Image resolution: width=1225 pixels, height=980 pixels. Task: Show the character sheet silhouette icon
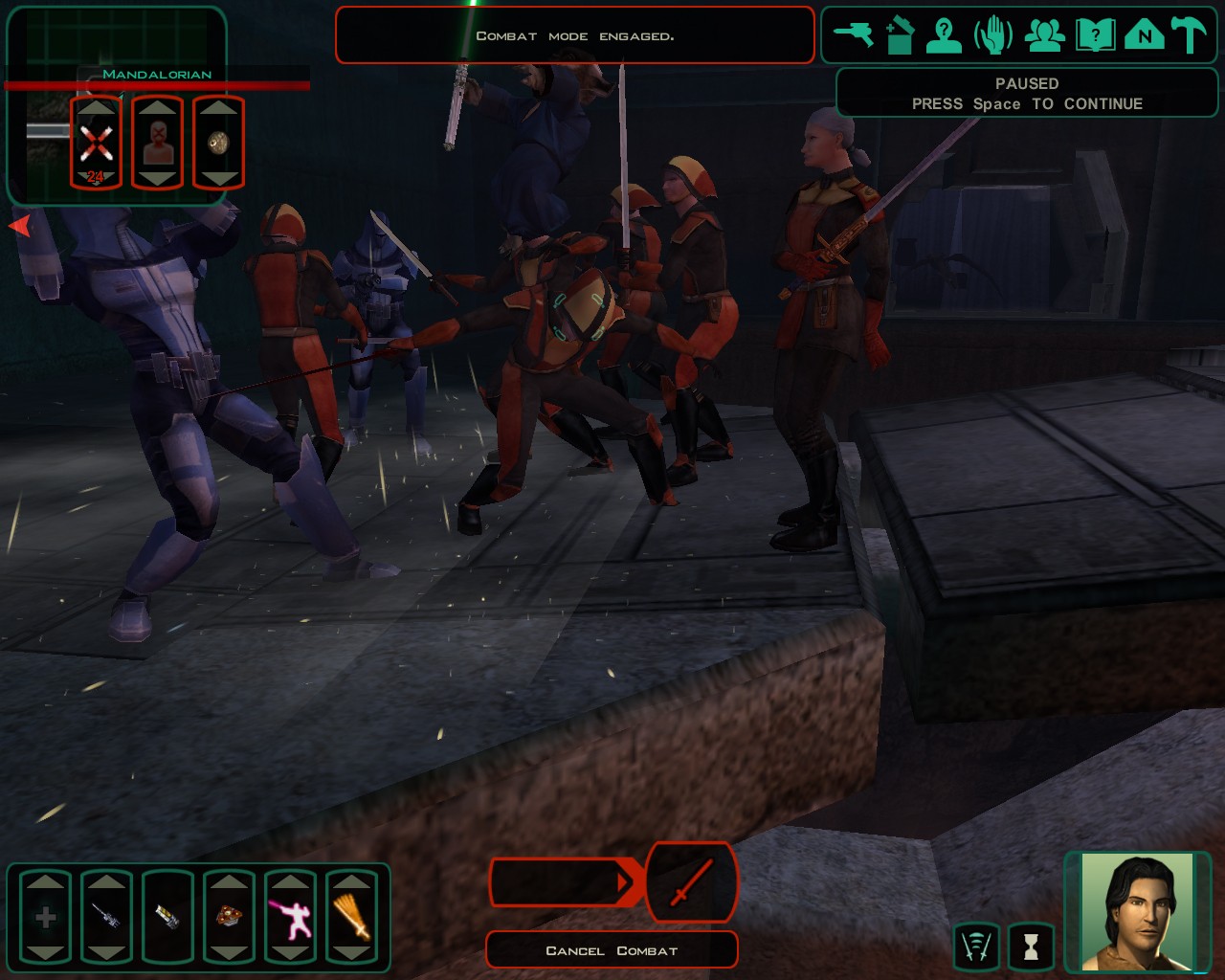point(944,36)
